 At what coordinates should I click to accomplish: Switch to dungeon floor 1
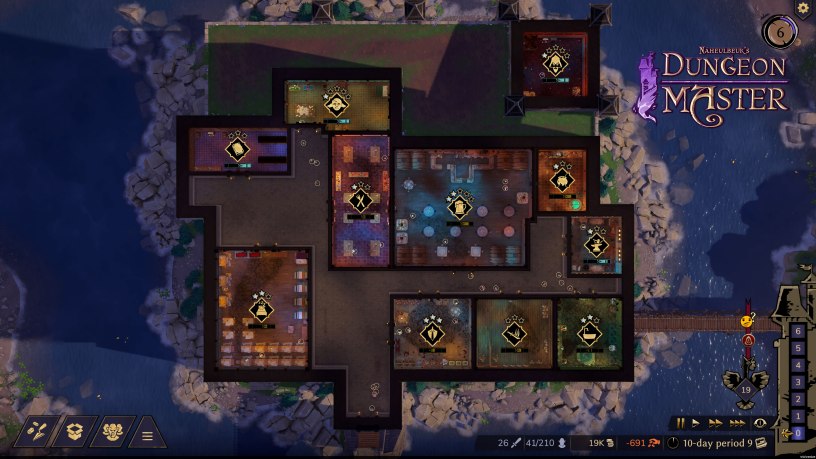point(797,416)
